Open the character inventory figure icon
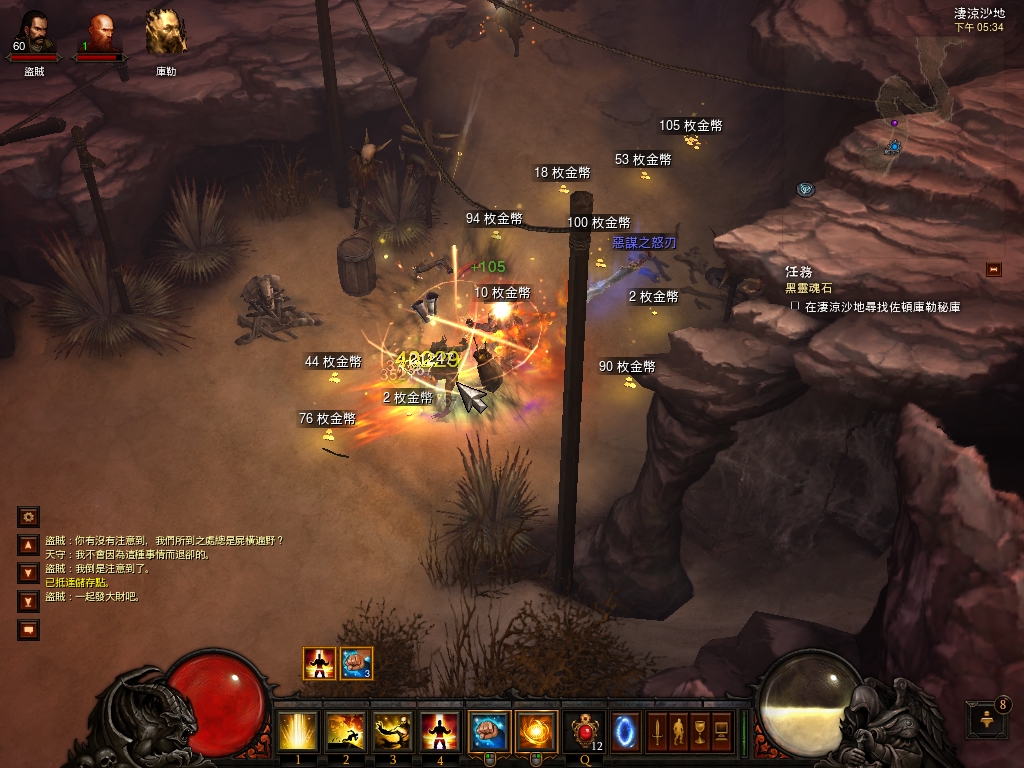Image resolution: width=1024 pixels, height=768 pixels. pos(678,731)
